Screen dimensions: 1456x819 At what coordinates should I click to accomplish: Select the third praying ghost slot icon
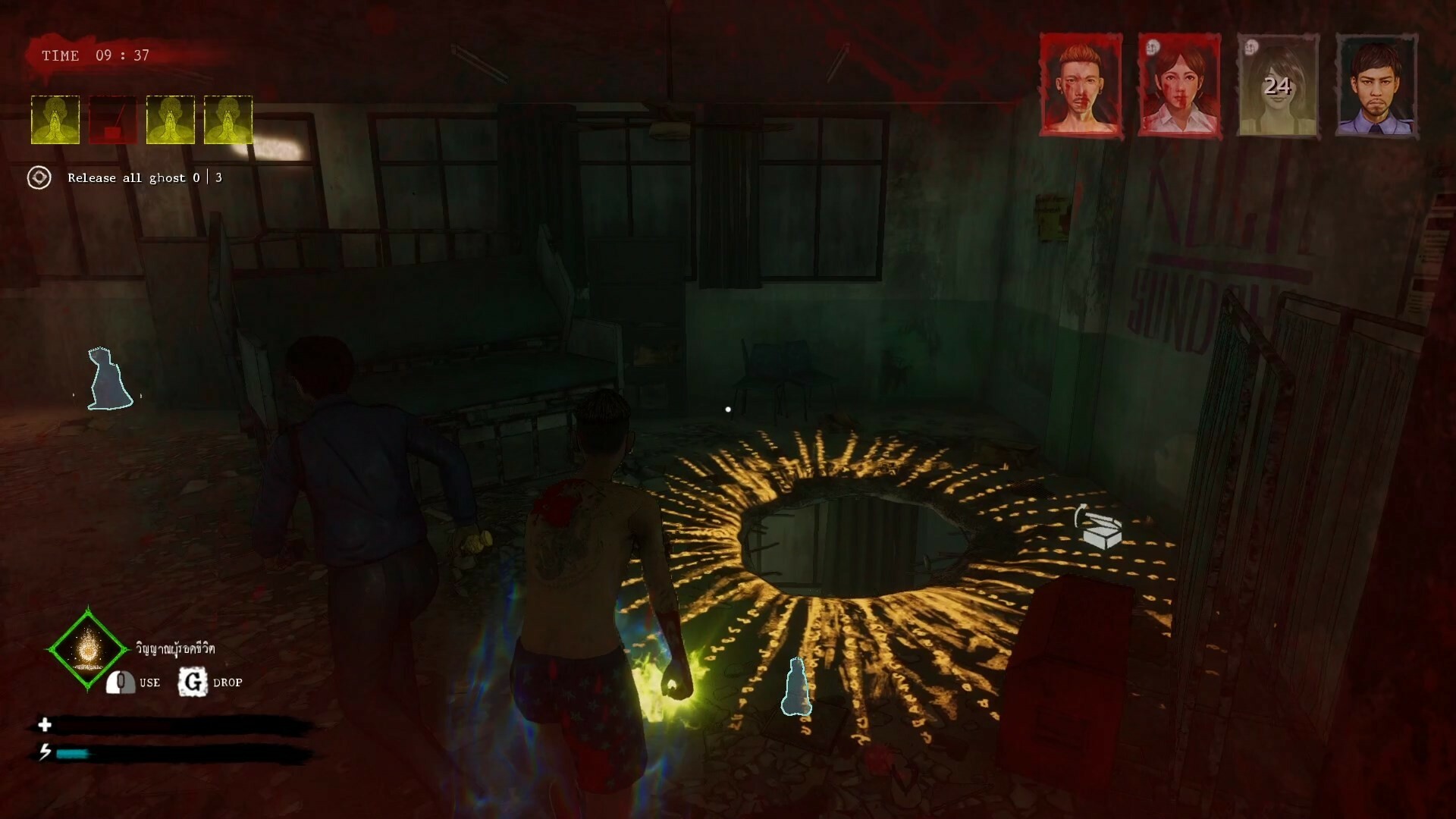171,119
